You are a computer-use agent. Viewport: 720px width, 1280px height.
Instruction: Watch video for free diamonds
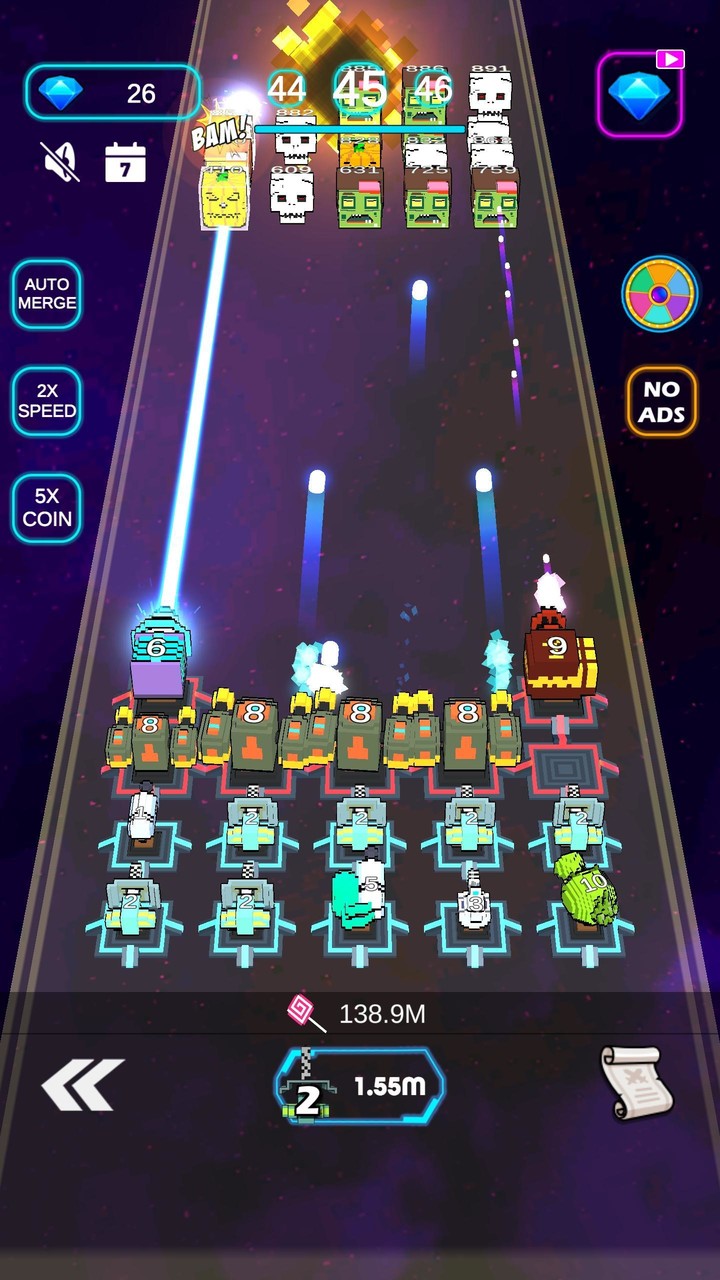click(640, 94)
